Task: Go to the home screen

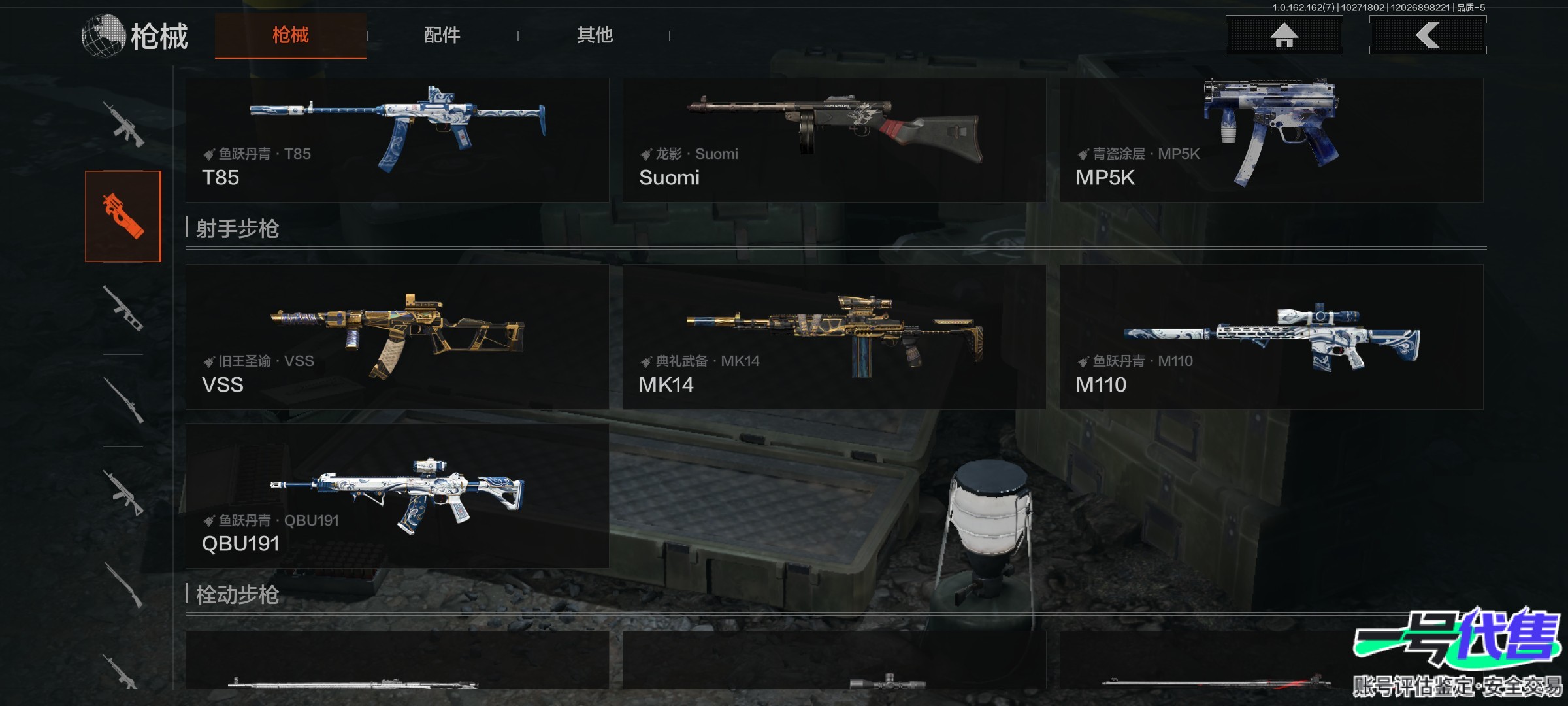Action: click(1284, 35)
